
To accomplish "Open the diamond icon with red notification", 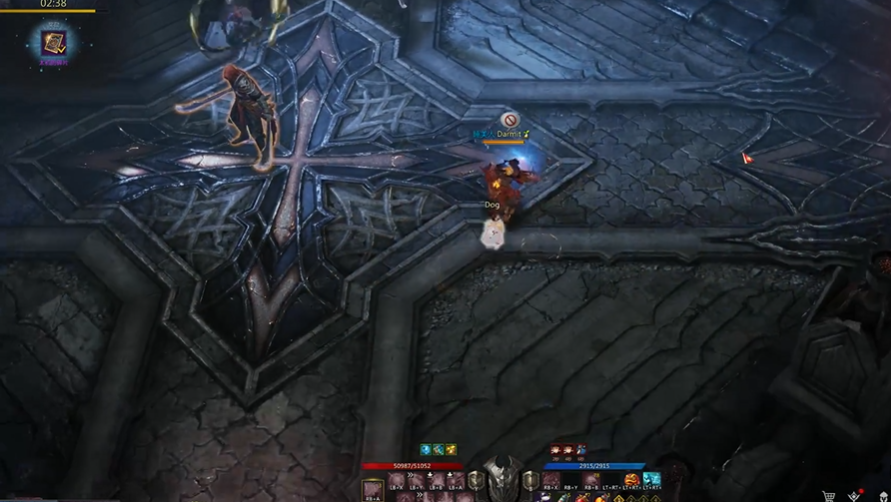I will [x=854, y=496].
